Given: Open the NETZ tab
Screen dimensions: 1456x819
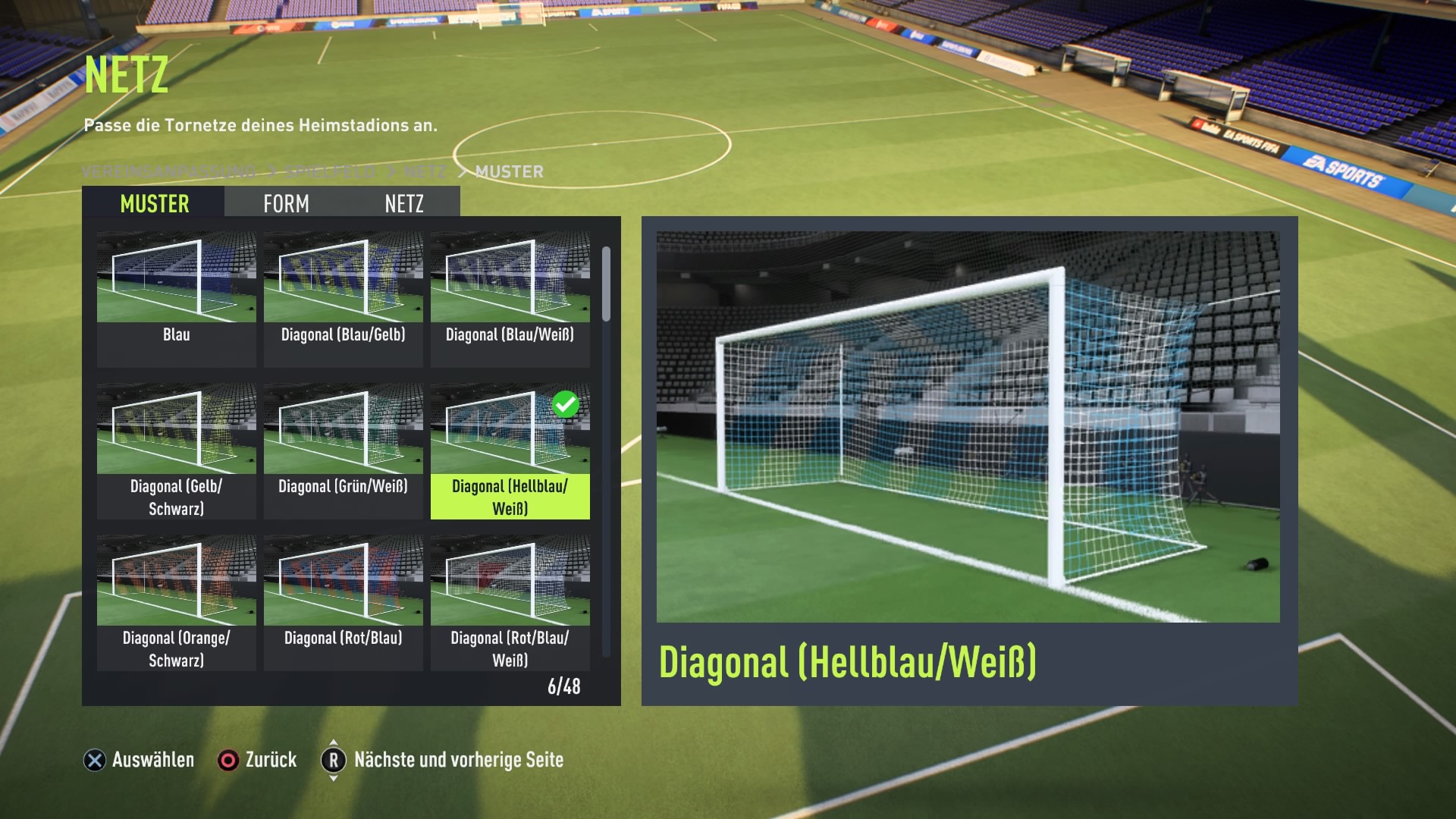Looking at the screenshot, I should coord(403,203).
